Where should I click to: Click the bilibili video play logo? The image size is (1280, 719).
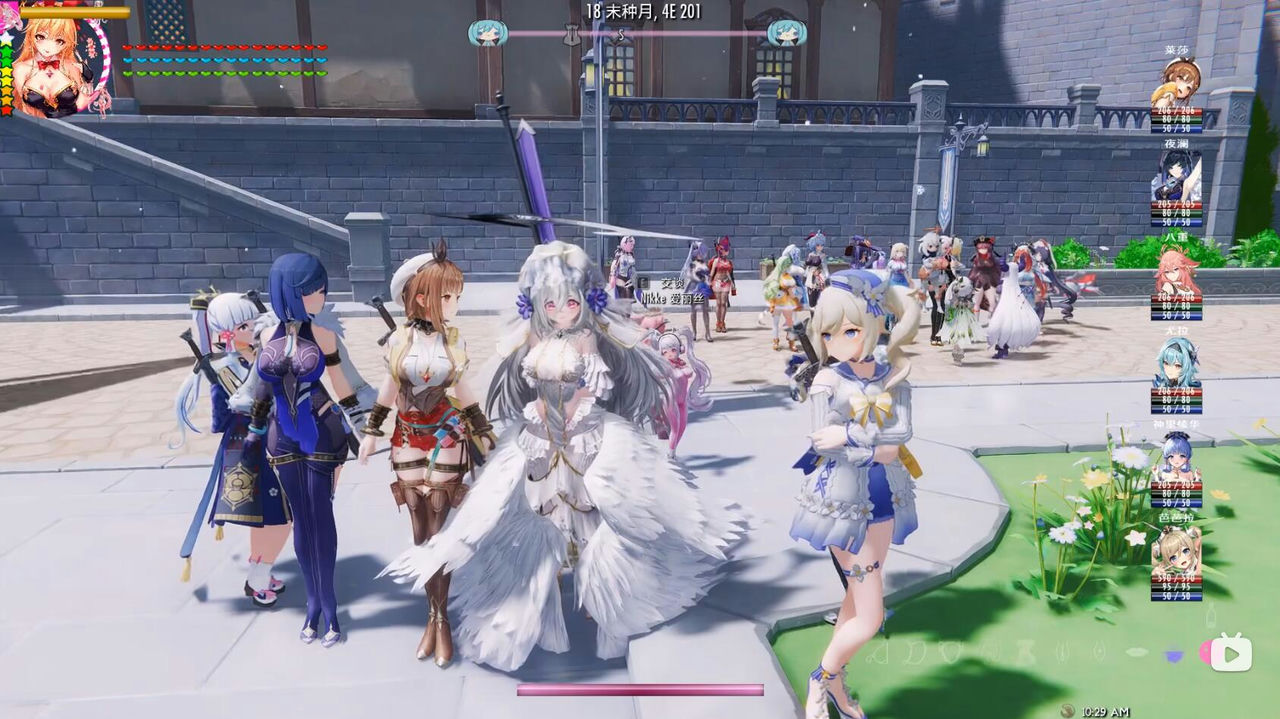[1231, 652]
